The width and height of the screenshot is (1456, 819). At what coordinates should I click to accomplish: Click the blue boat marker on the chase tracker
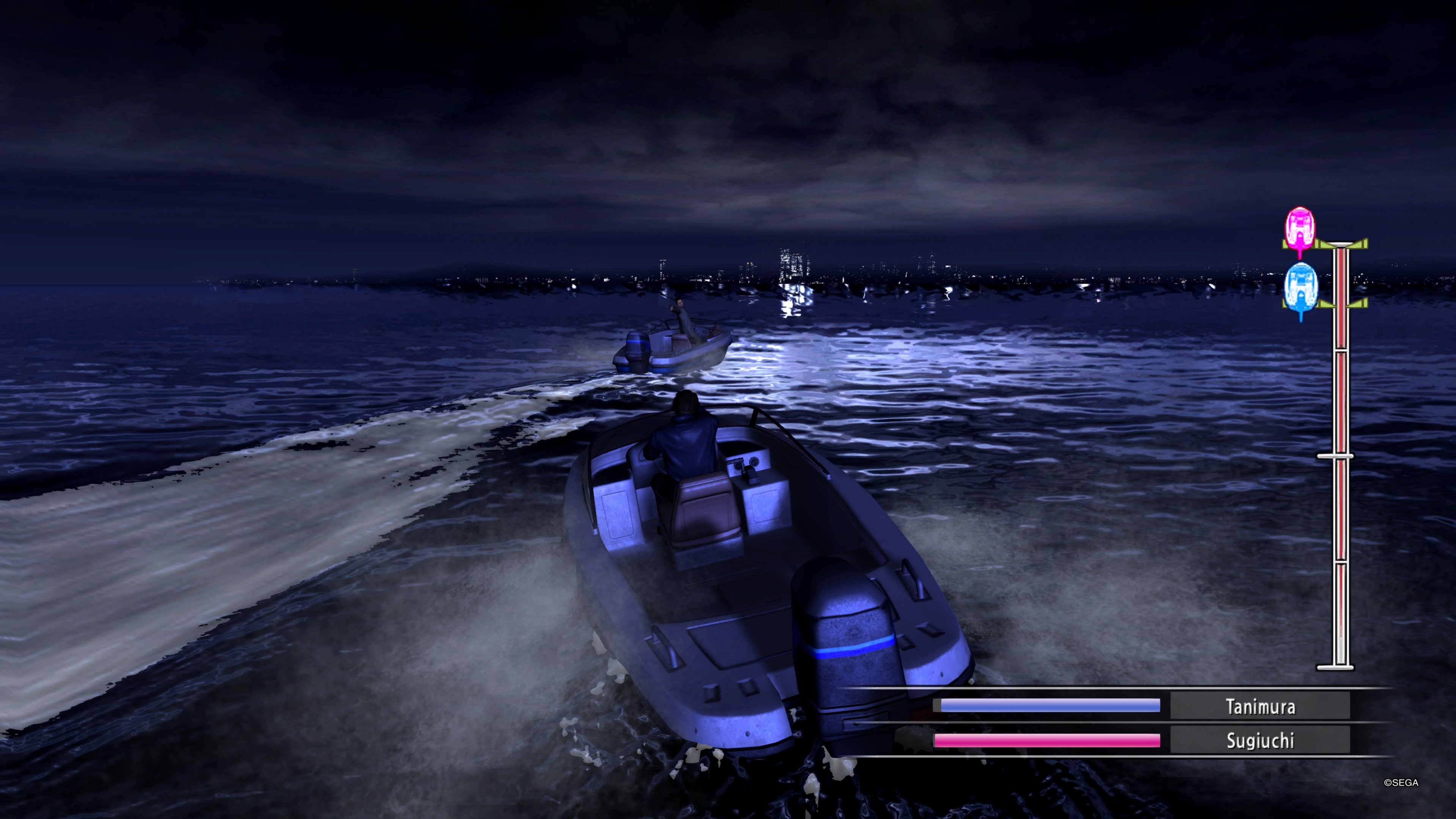pos(1301,288)
